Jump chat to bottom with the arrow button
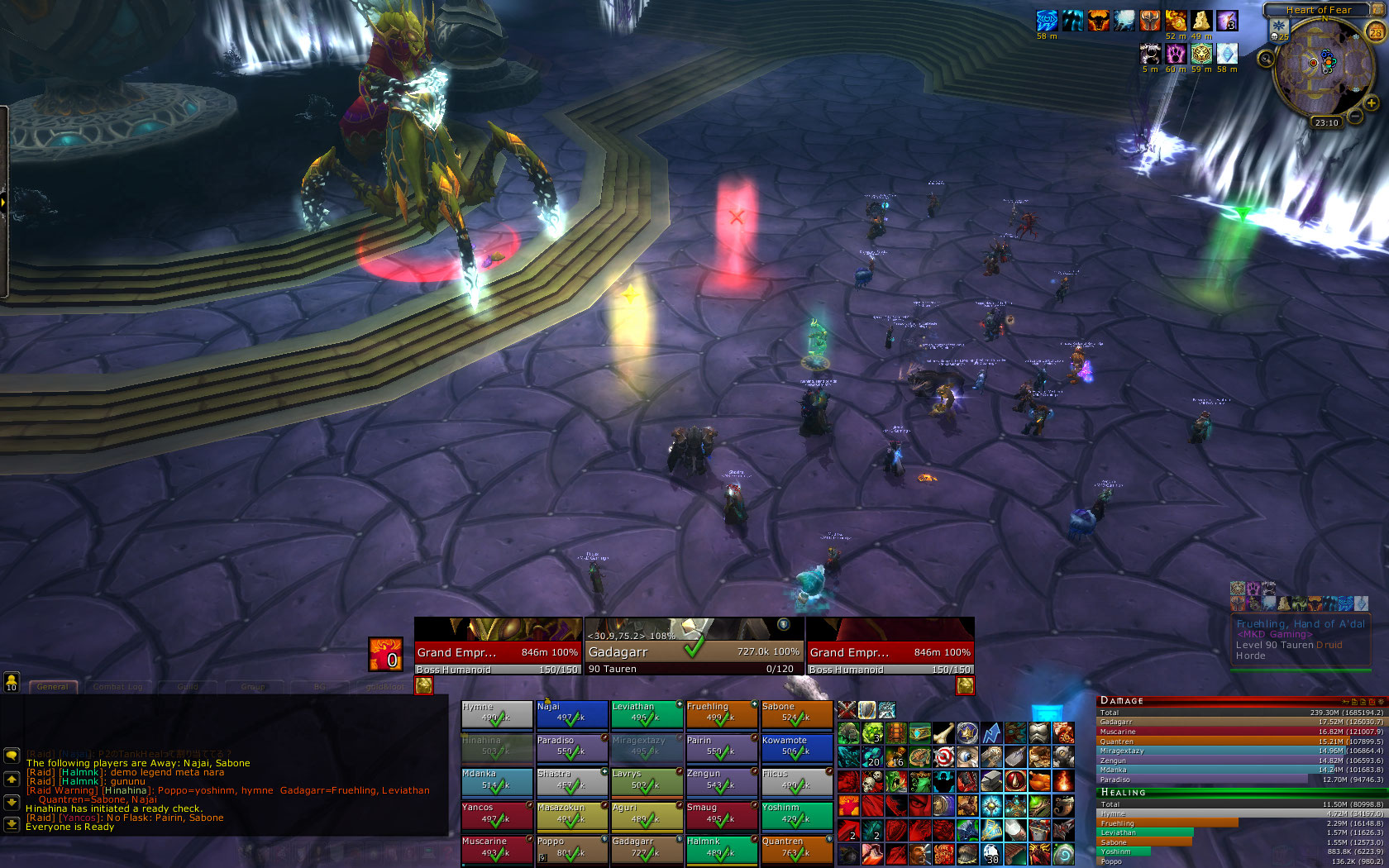1389x868 pixels. (x=12, y=824)
